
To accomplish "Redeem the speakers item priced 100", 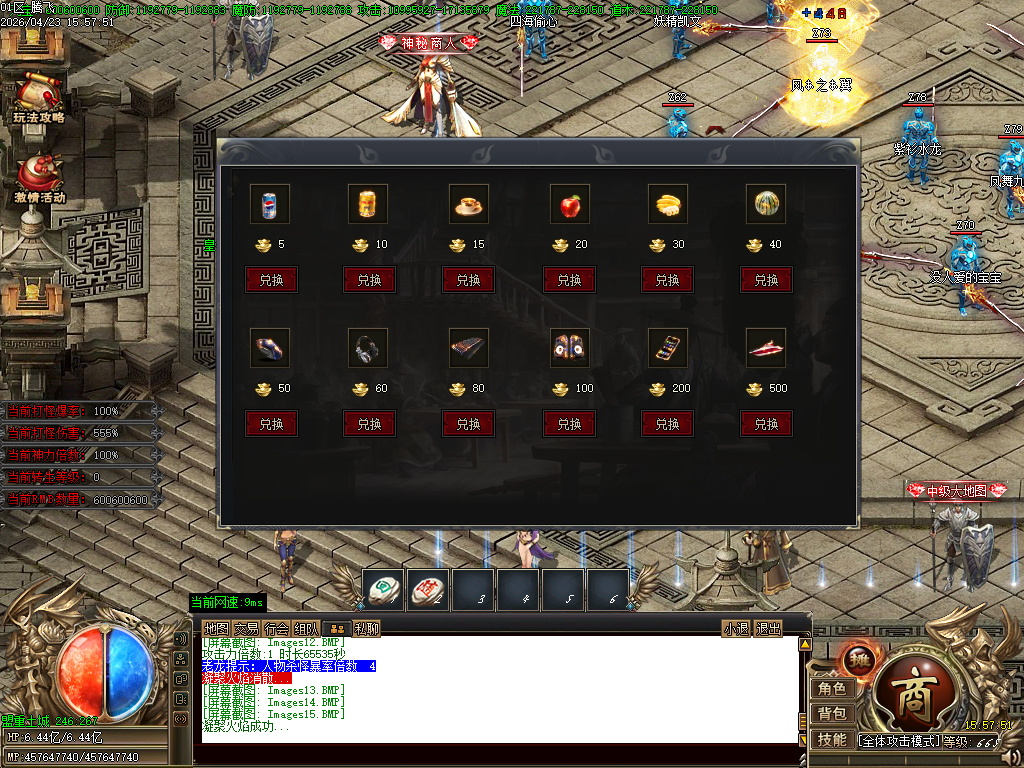I will pos(569,424).
